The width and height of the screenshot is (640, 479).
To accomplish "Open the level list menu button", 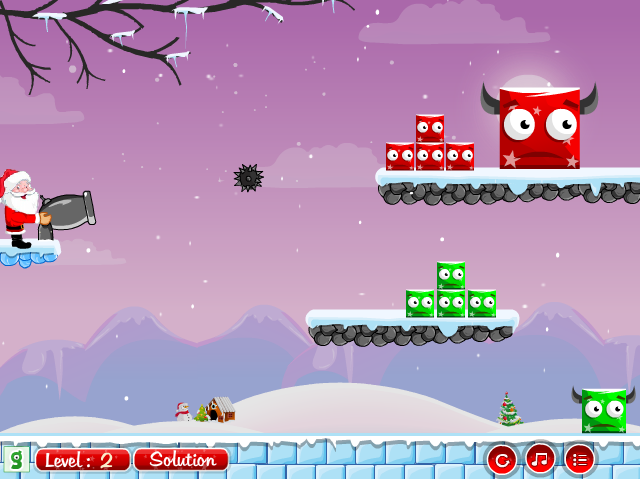I will [579, 459].
